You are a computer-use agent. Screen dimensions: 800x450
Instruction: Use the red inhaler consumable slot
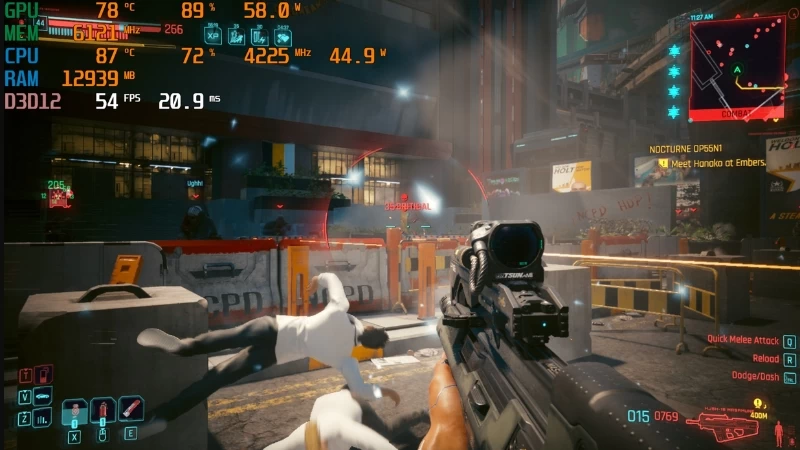point(130,409)
